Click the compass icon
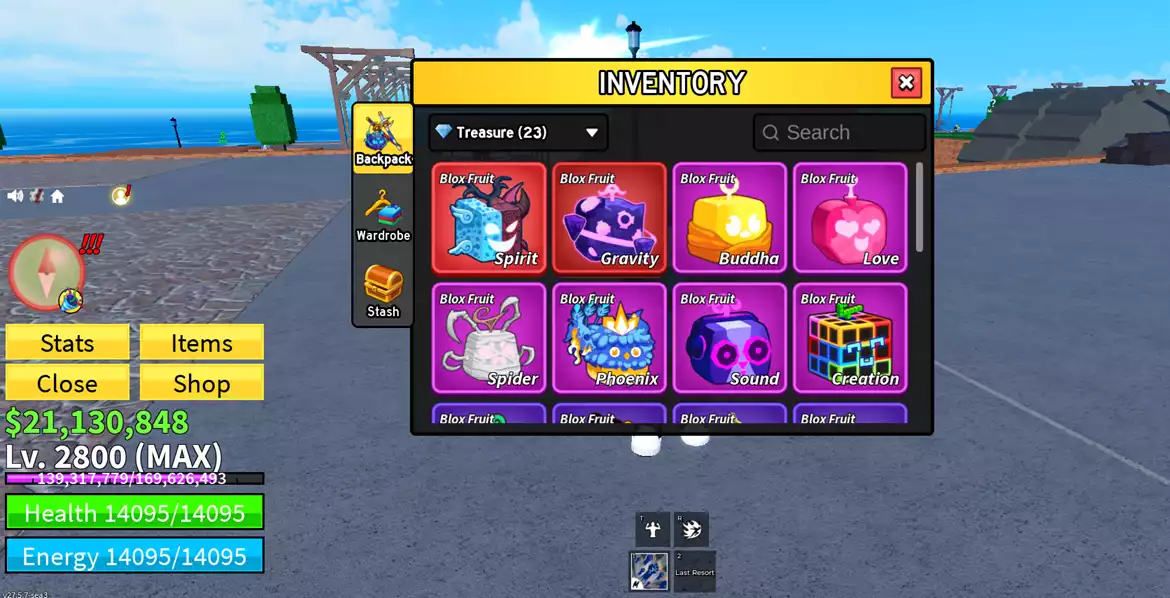 [x=46, y=272]
